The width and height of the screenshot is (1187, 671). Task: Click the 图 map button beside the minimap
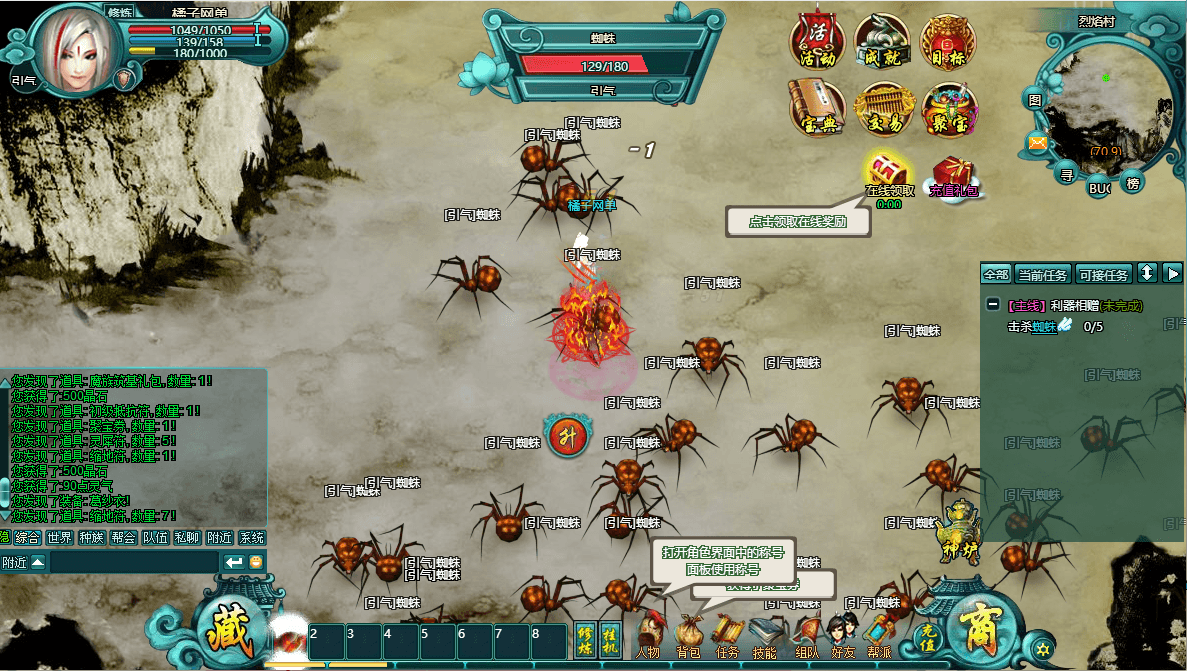(x=1035, y=100)
